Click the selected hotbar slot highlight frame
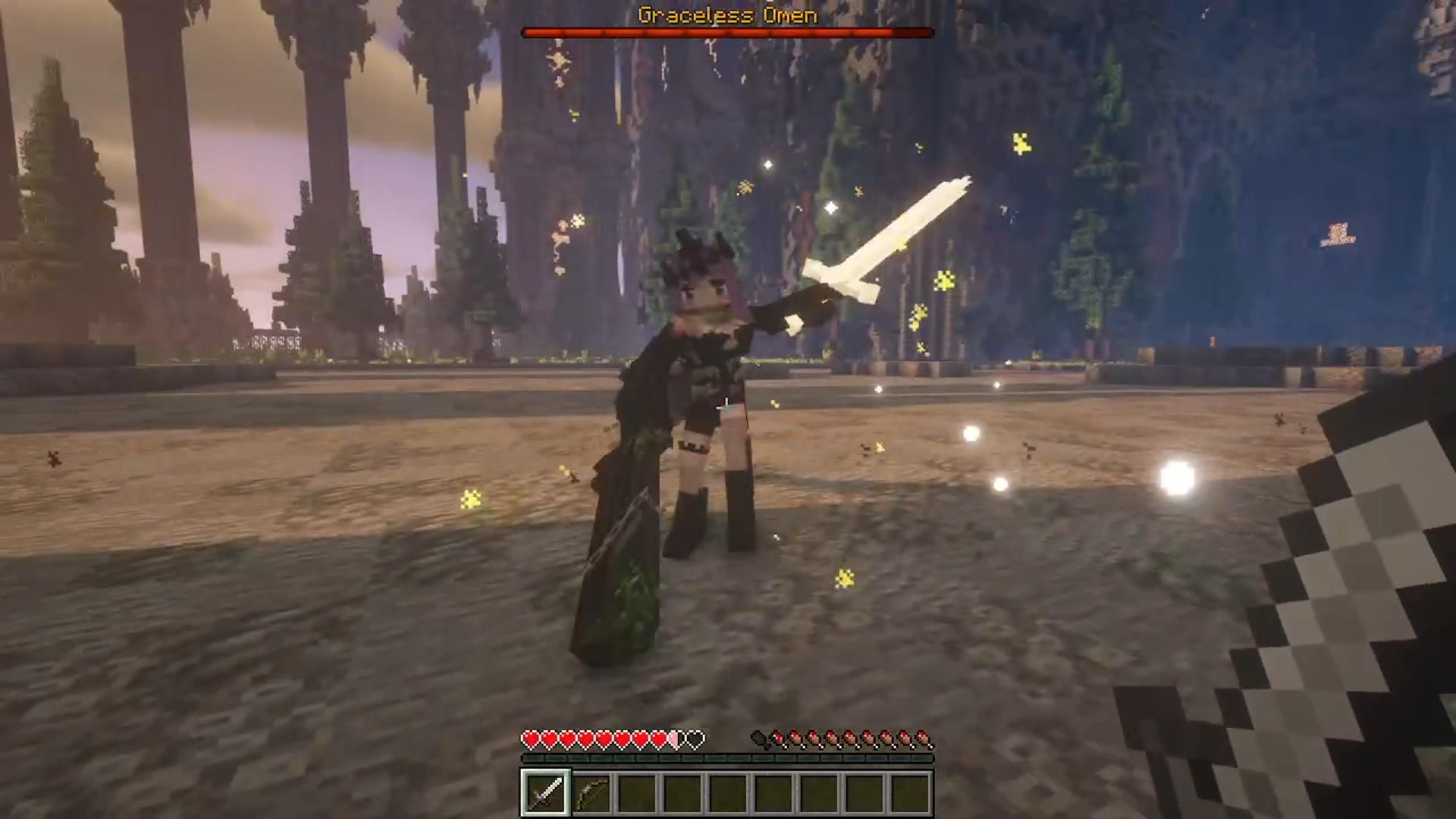The width and height of the screenshot is (1456, 819). pyautogui.click(x=547, y=791)
